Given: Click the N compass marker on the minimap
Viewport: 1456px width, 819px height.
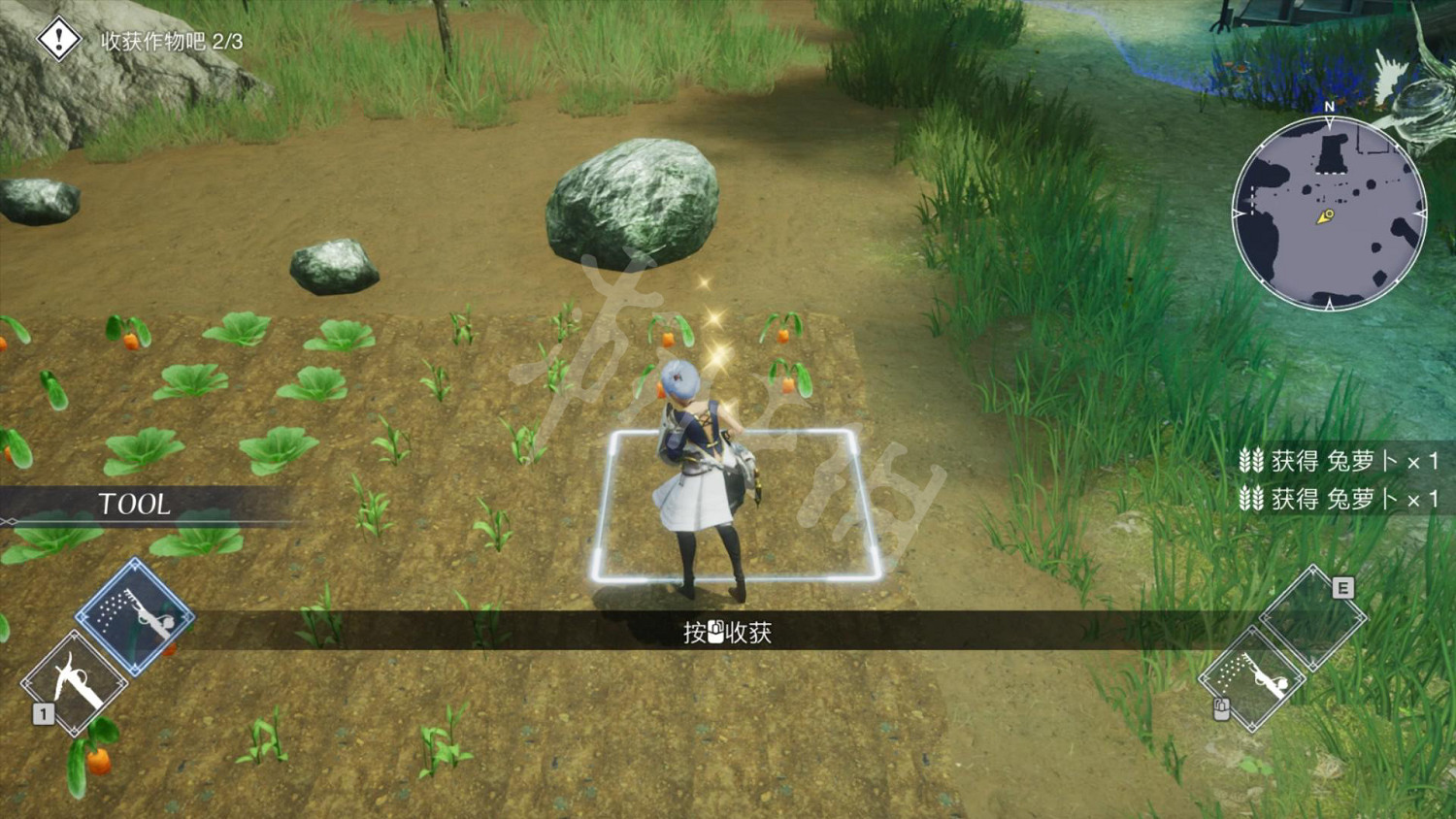Looking at the screenshot, I should tap(1327, 108).
